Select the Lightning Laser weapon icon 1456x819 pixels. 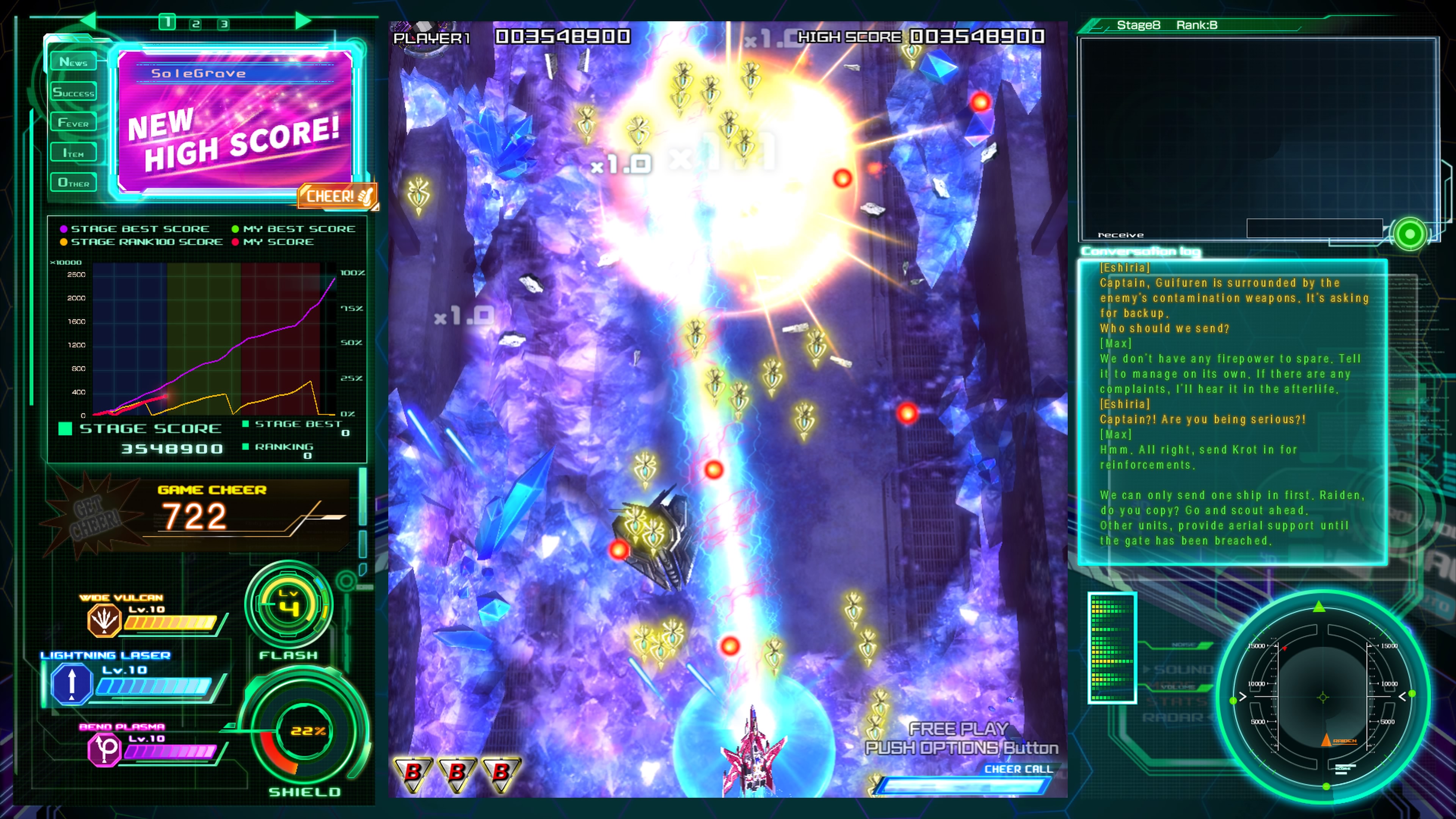pos(71,682)
